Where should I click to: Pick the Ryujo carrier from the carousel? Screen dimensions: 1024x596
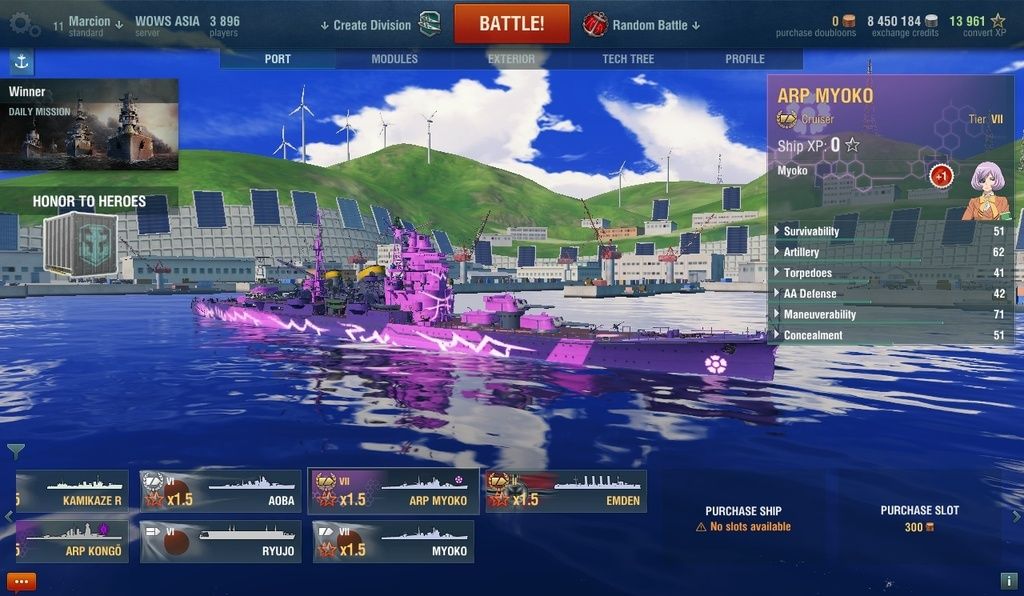click(221, 541)
